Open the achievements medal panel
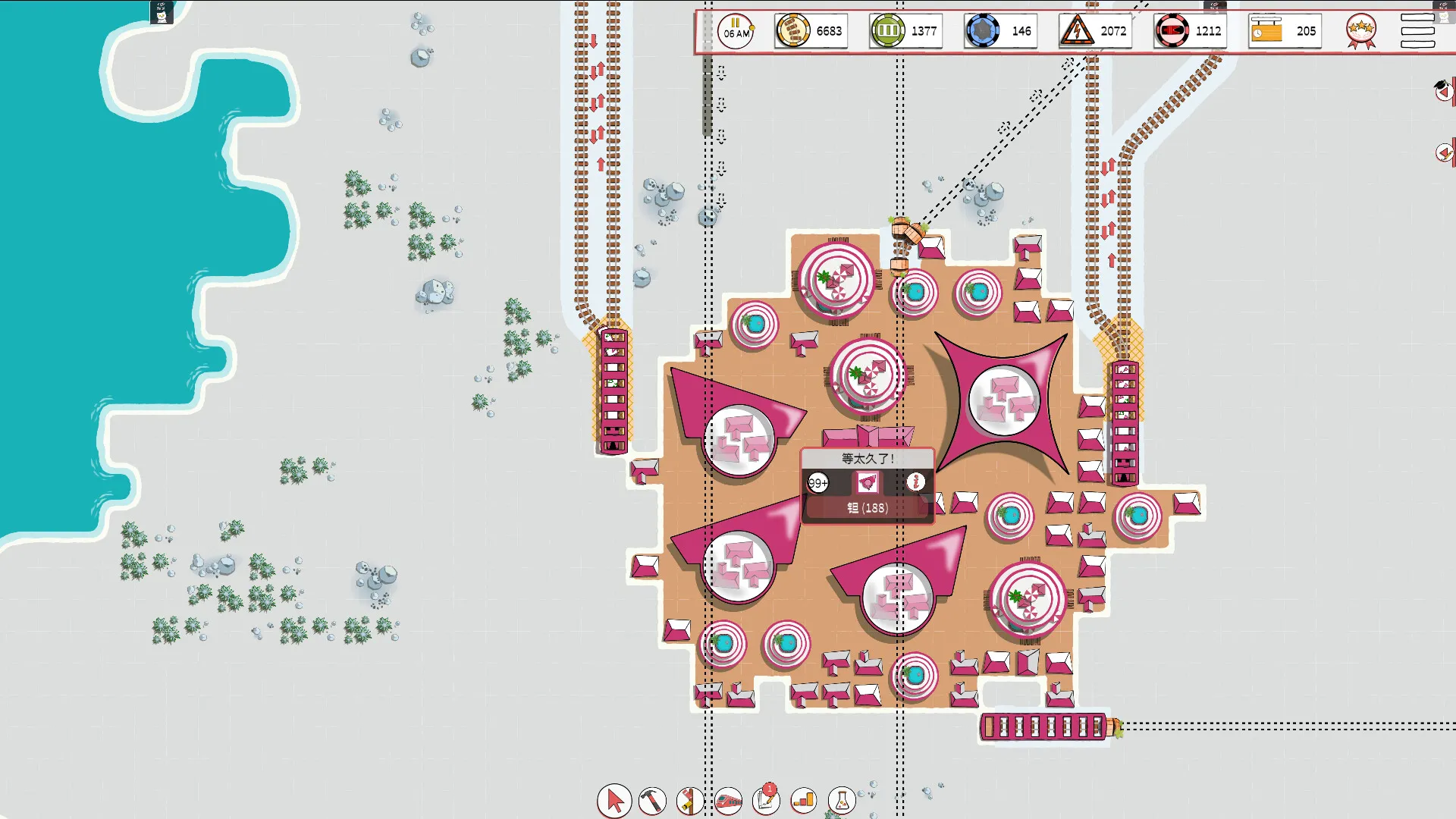The width and height of the screenshot is (1456, 819). [1360, 31]
